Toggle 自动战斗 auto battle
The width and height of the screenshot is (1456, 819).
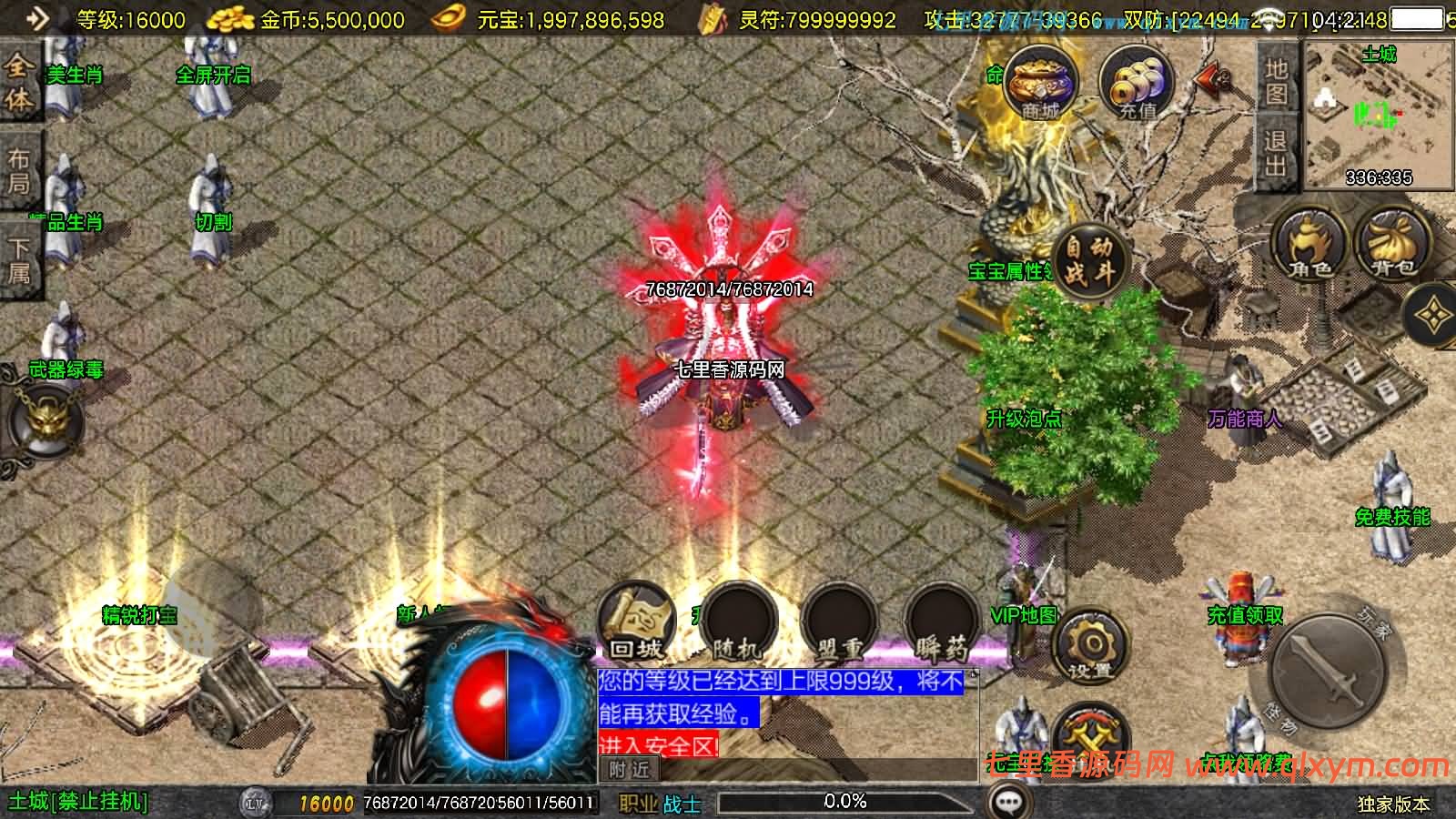(x=1089, y=259)
